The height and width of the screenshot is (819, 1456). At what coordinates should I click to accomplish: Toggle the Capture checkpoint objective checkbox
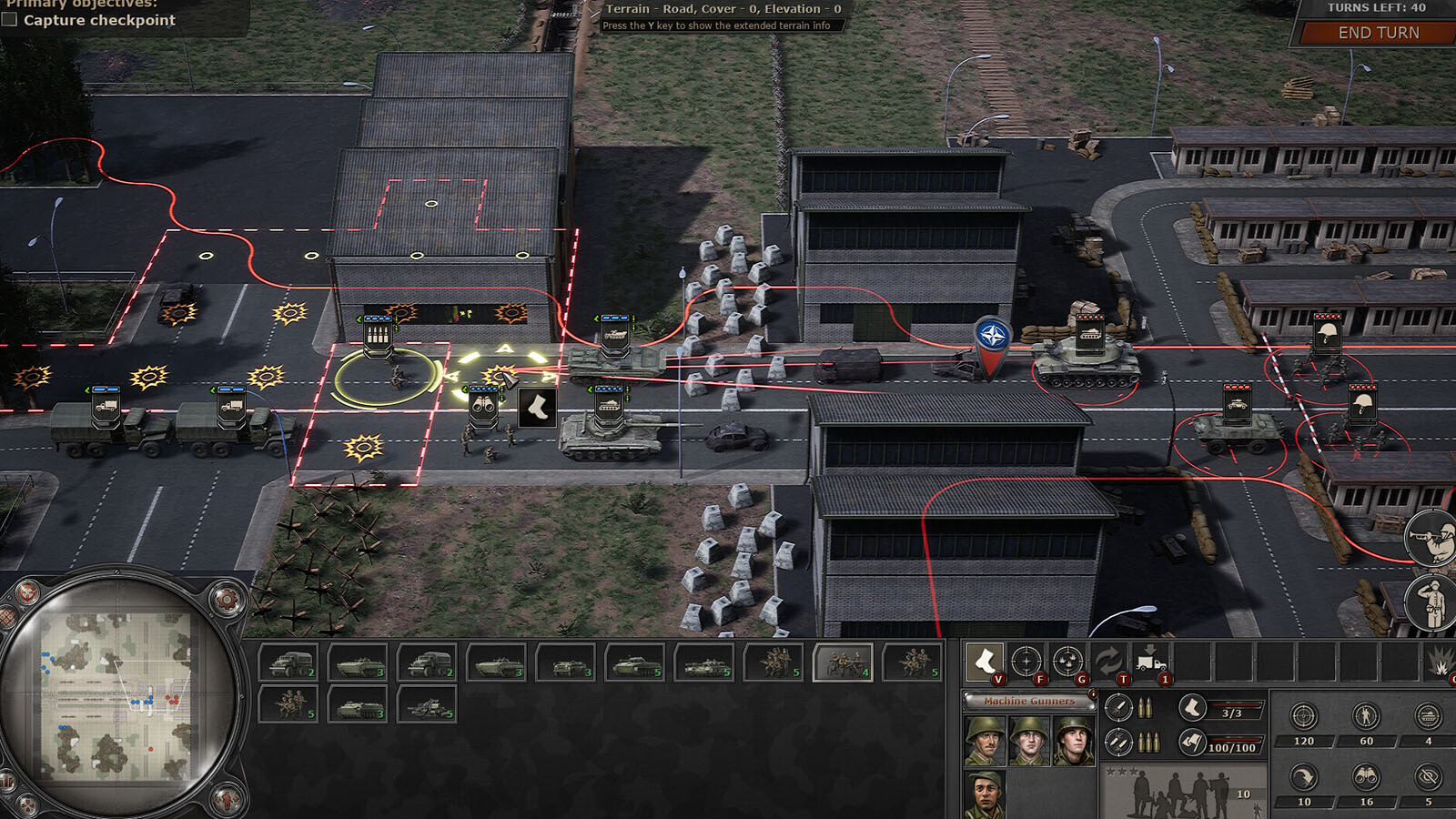click(x=10, y=19)
